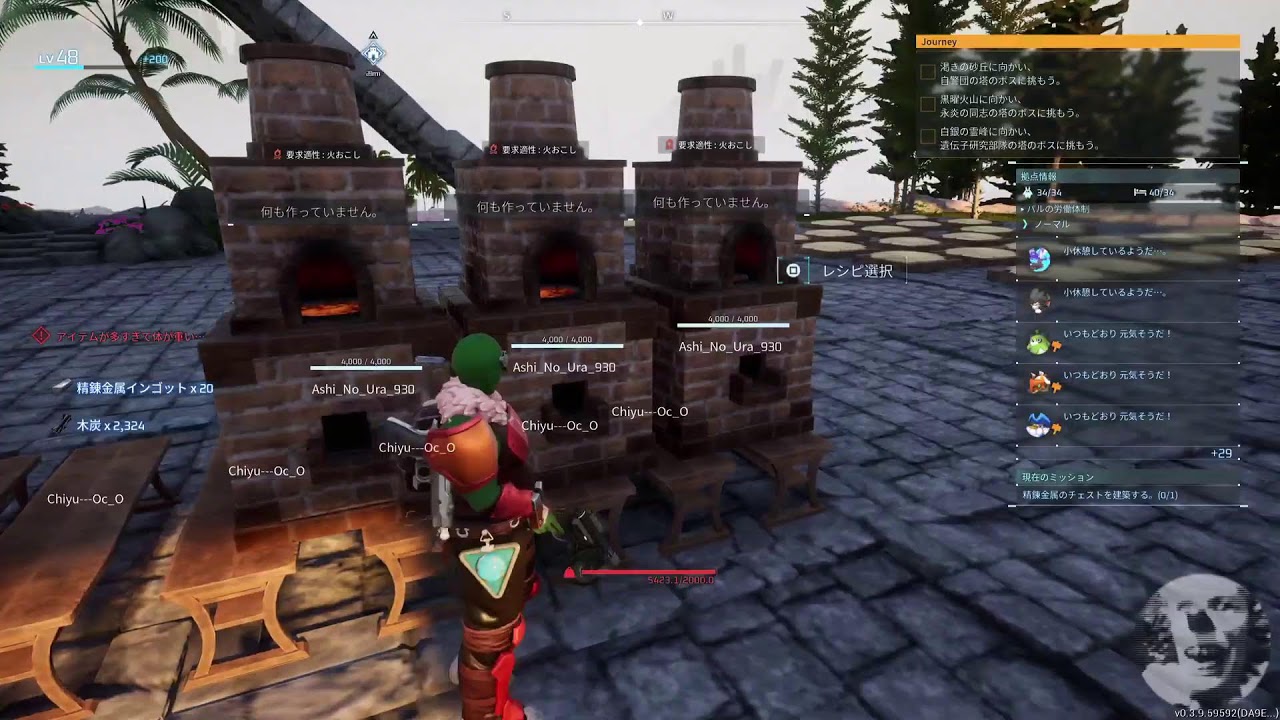The image size is (1280, 720).
Task: Show the remaining +29 base Pals
Action: (1221, 454)
